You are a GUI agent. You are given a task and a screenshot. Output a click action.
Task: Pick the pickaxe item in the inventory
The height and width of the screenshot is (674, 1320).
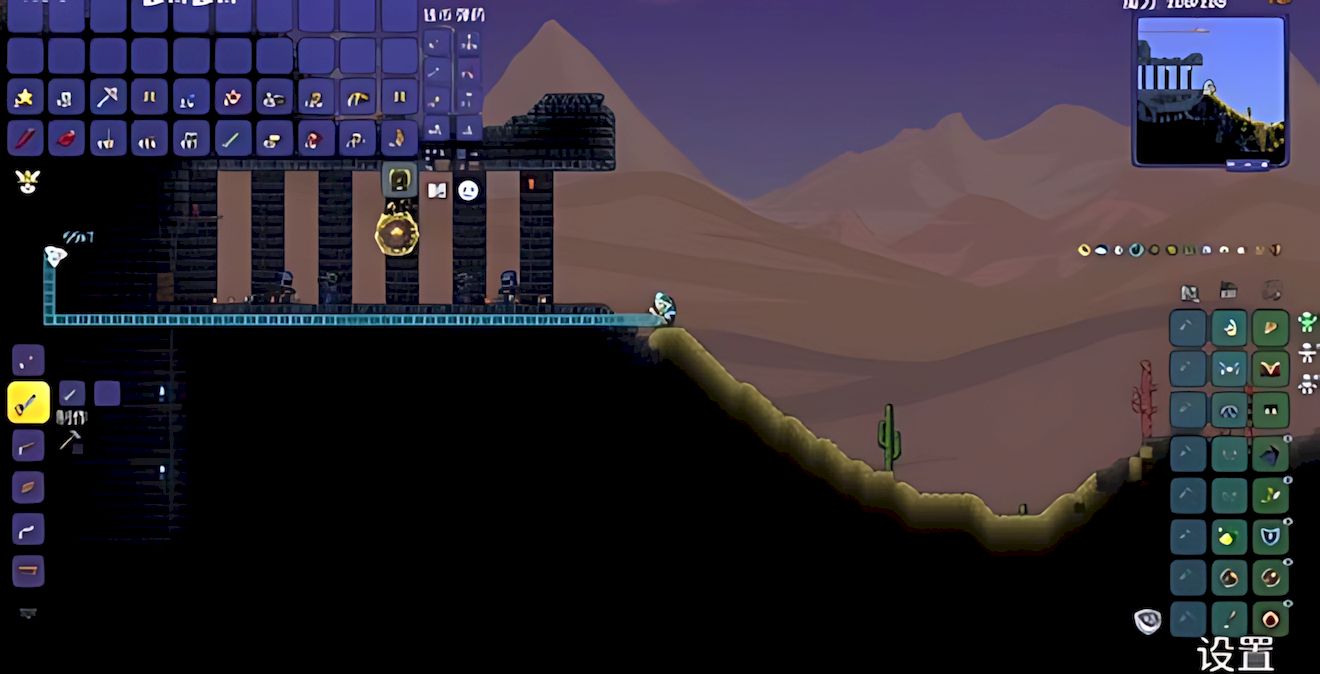(x=108, y=97)
